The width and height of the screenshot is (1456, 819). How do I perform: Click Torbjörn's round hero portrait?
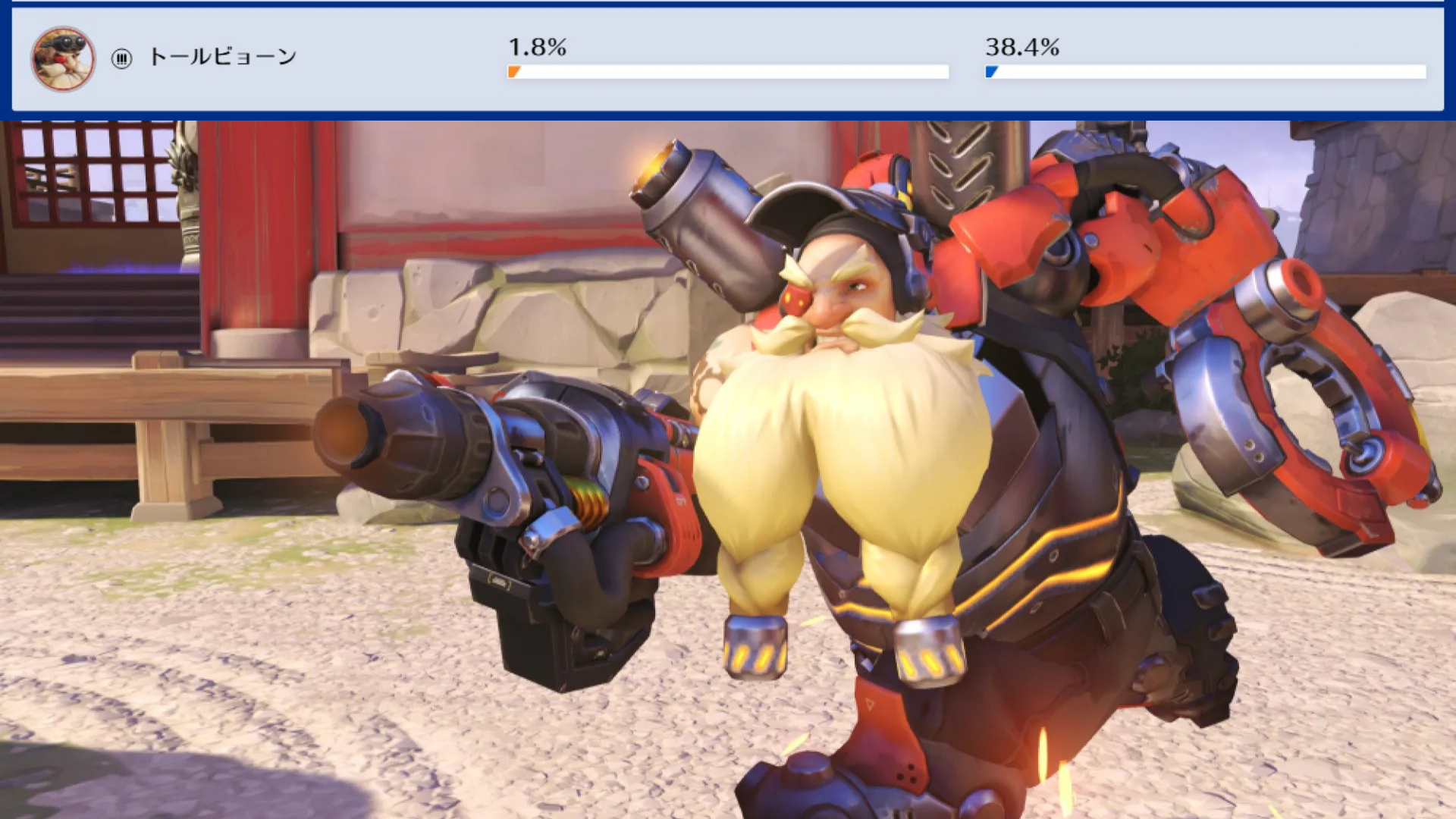(x=63, y=58)
